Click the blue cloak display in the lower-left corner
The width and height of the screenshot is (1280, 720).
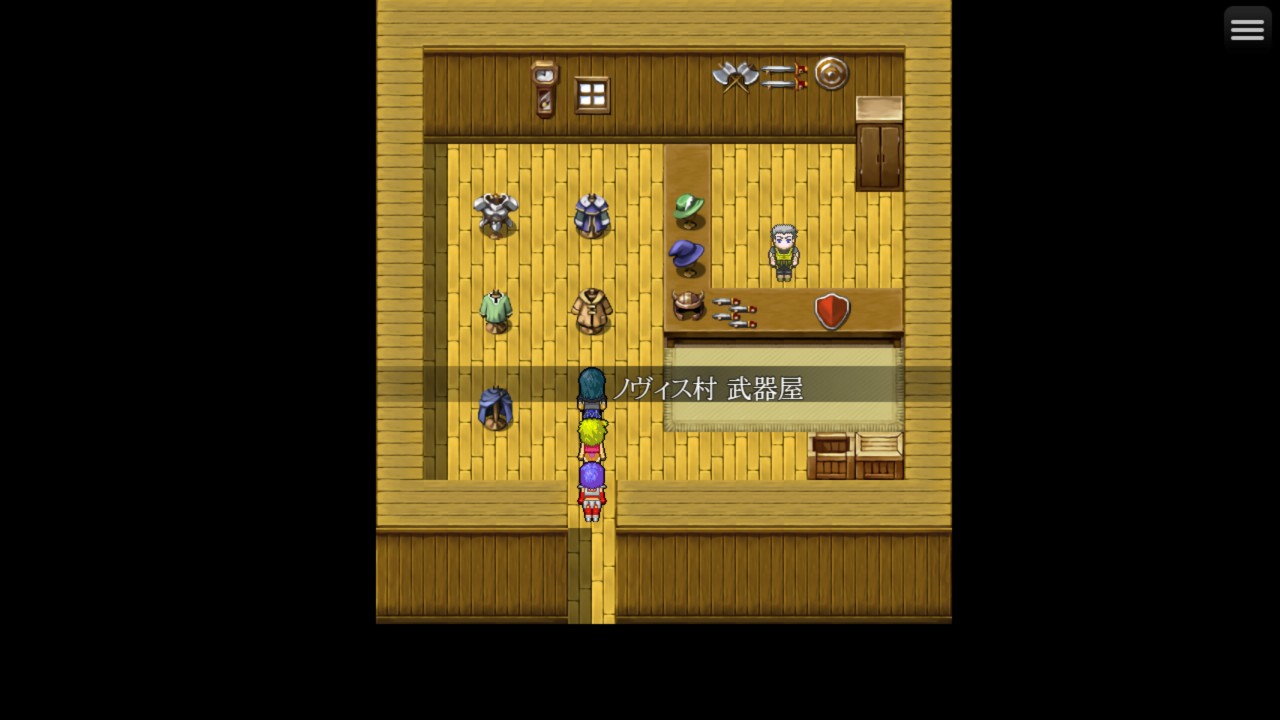point(497,407)
